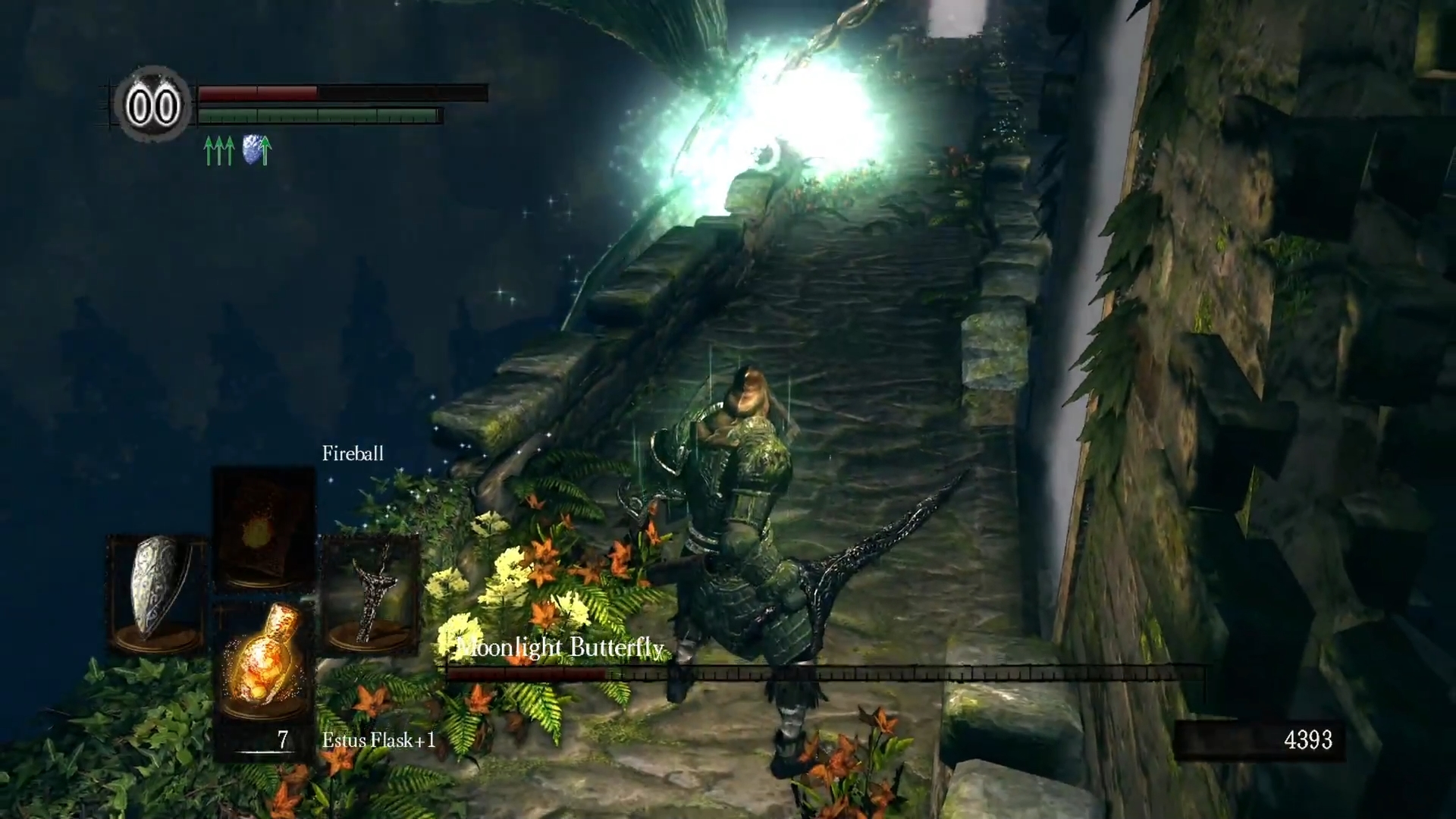Viewport: 1456px width, 819px height.
Task: Click the green arrows buff icon
Action: click(x=219, y=150)
